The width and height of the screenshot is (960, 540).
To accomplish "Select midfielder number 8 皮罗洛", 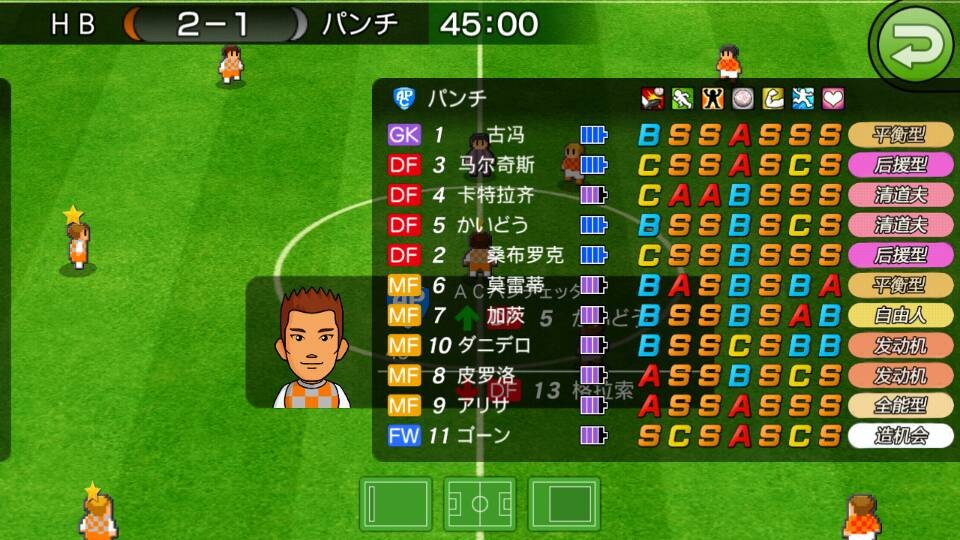I will tap(487, 376).
